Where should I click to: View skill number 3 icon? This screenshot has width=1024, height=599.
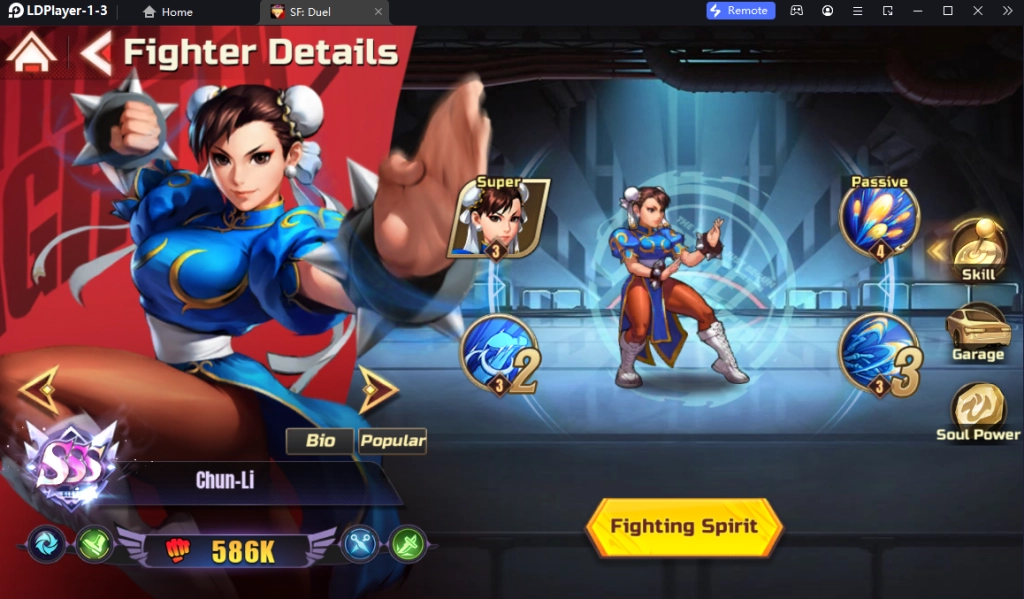(x=879, y=354)
